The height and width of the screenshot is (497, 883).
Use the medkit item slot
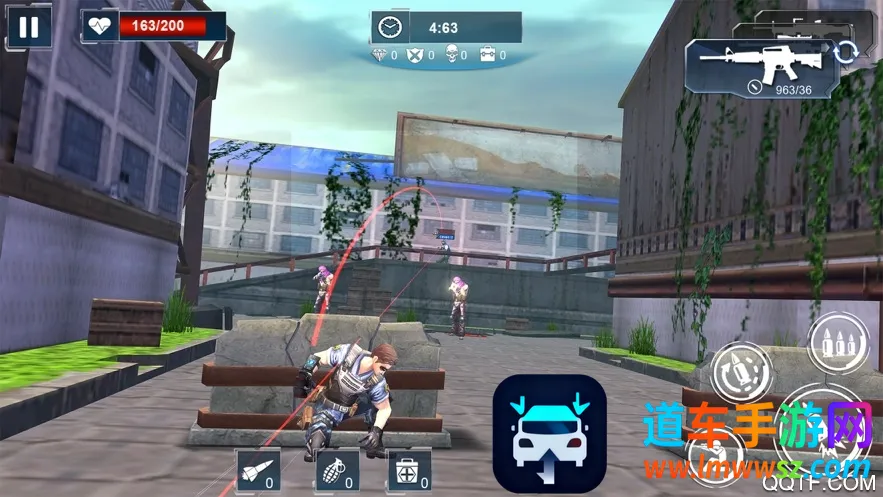(x=409, y=469)
